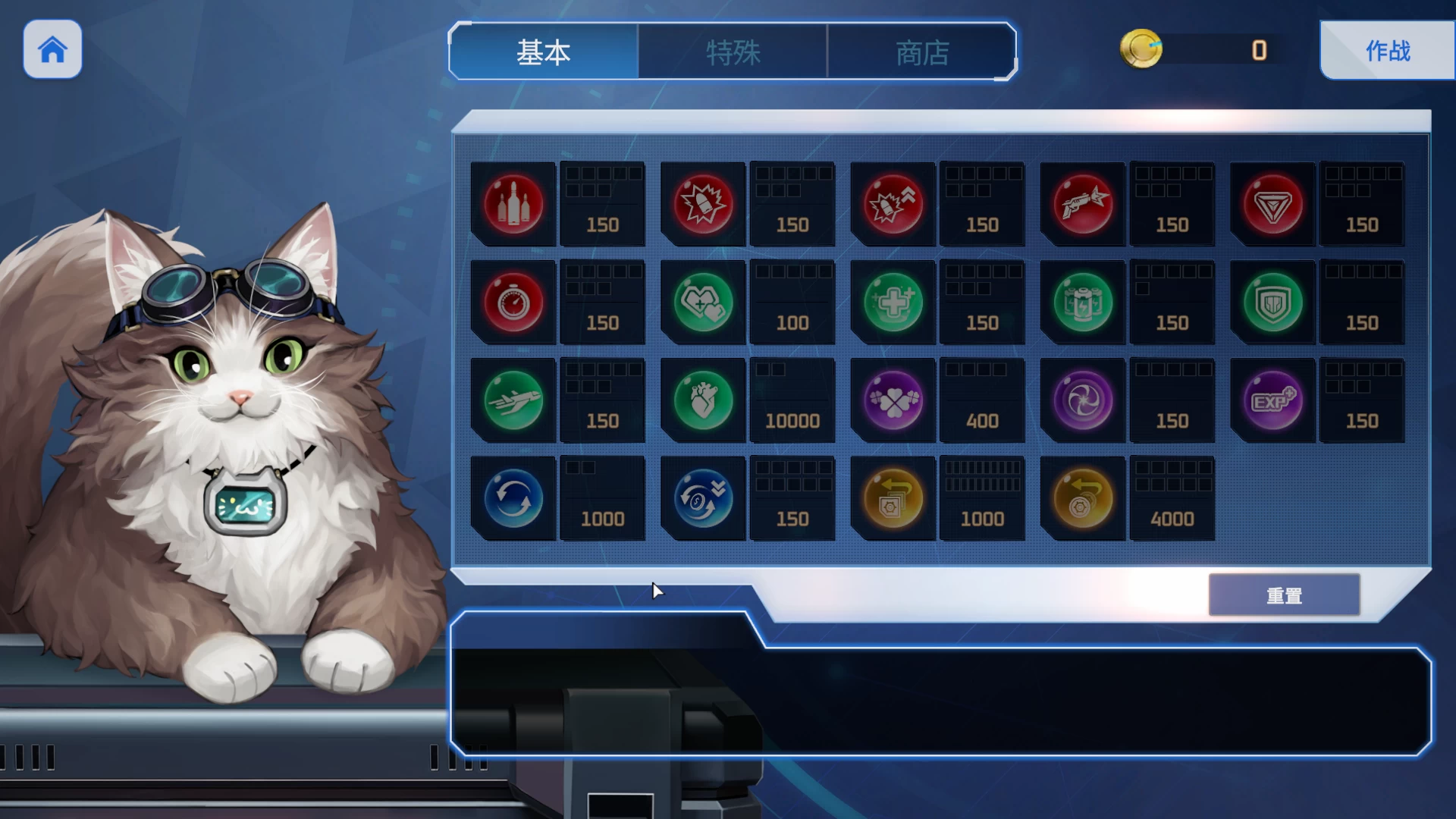Open the 商店 tab
This screenshot has width=1456, height=819.
[x=923, y=52]
